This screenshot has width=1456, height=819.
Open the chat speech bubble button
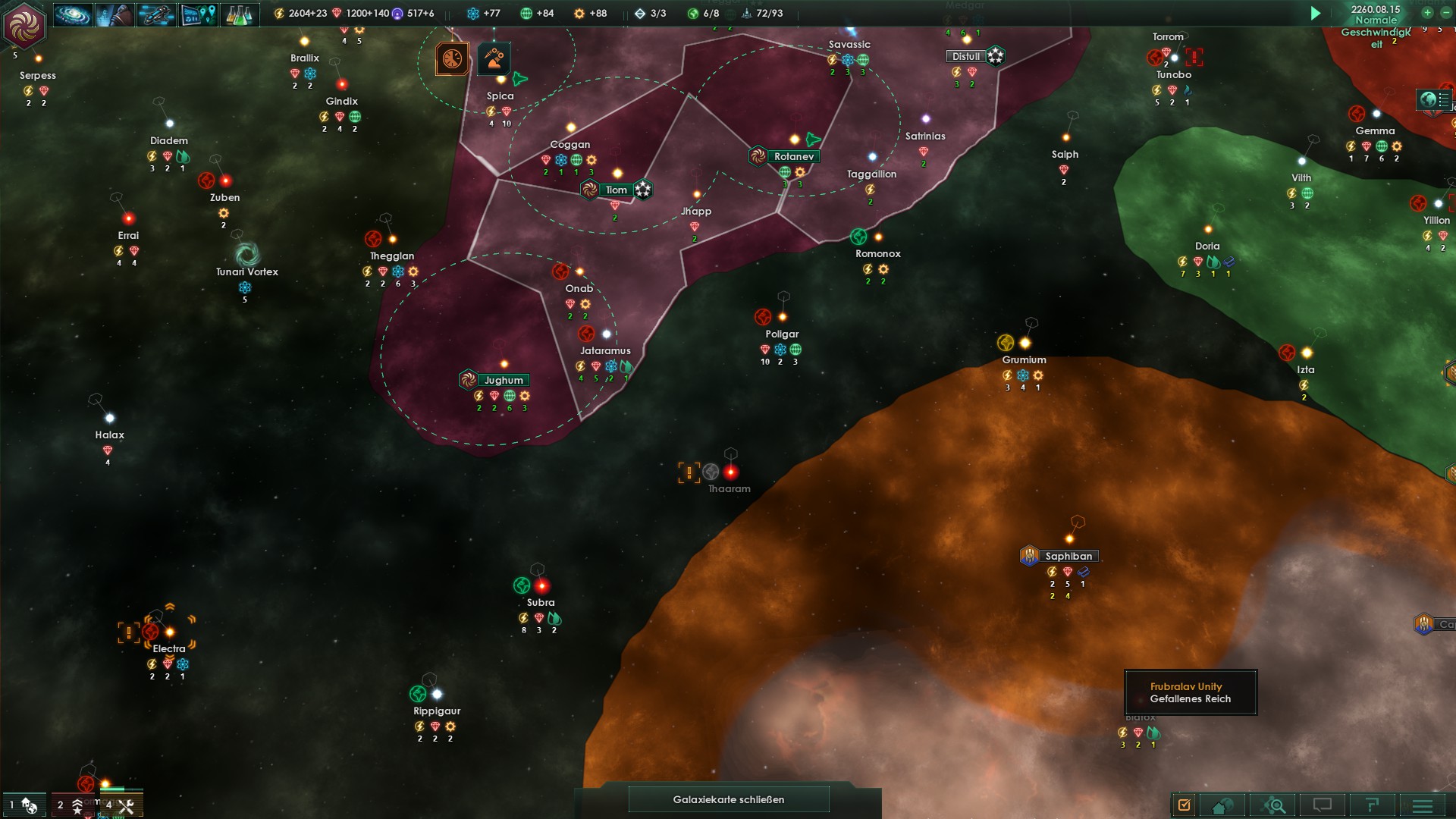click(x=1323, y=805)
